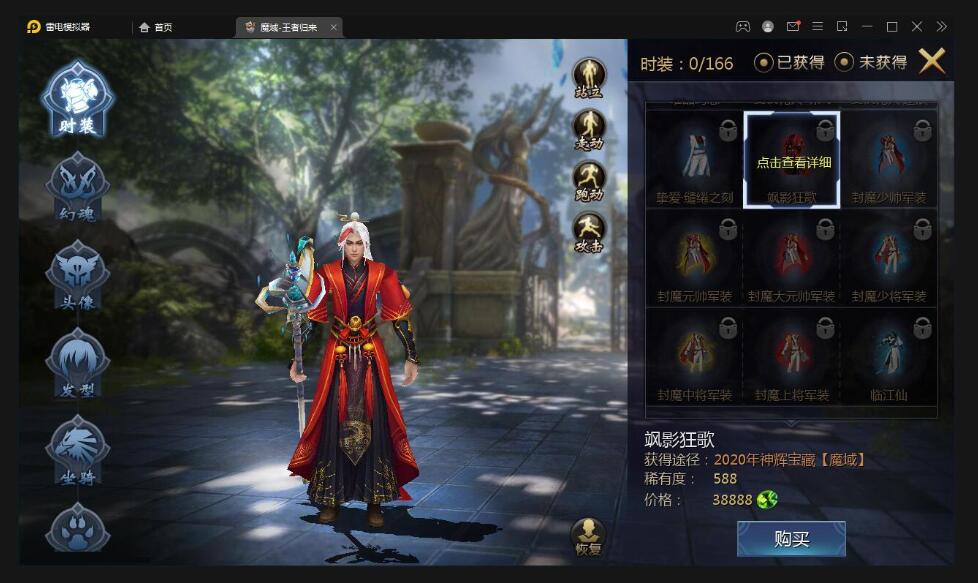This screenshot has width=978, height=583.
Task: Buy the costume with the 购买 button
Action: click(791, 539)
